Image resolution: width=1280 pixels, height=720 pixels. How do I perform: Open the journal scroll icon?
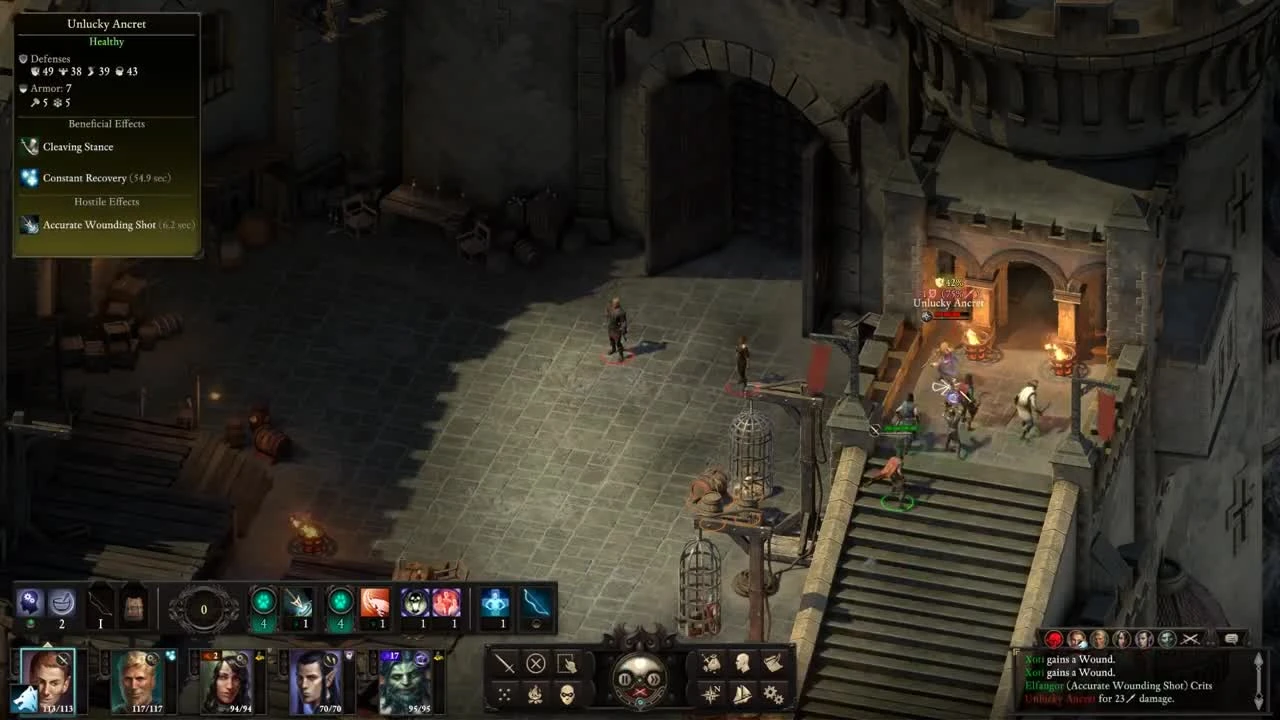(775, 663)
